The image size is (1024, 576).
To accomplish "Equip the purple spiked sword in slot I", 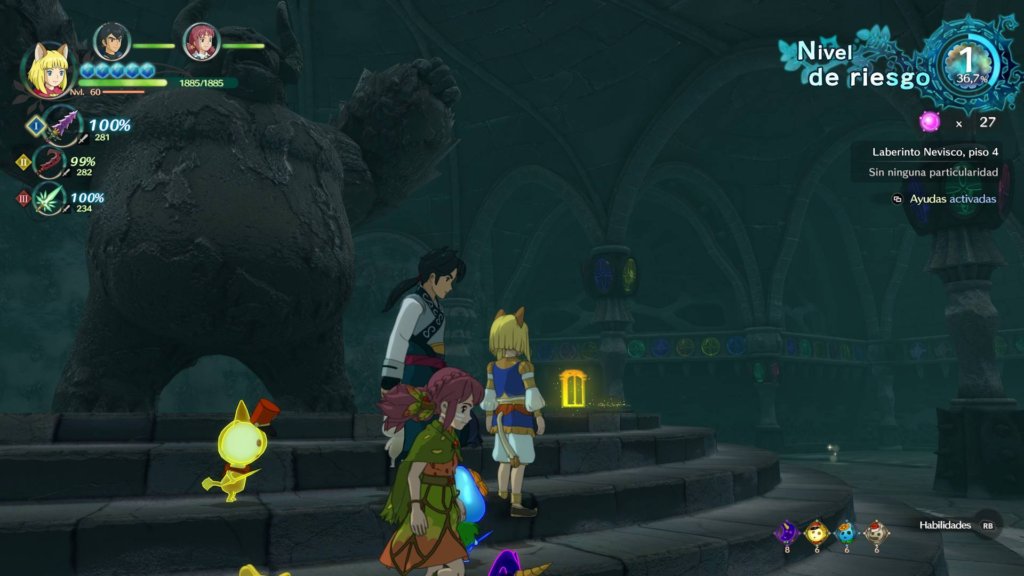I will tap(62, 125).
